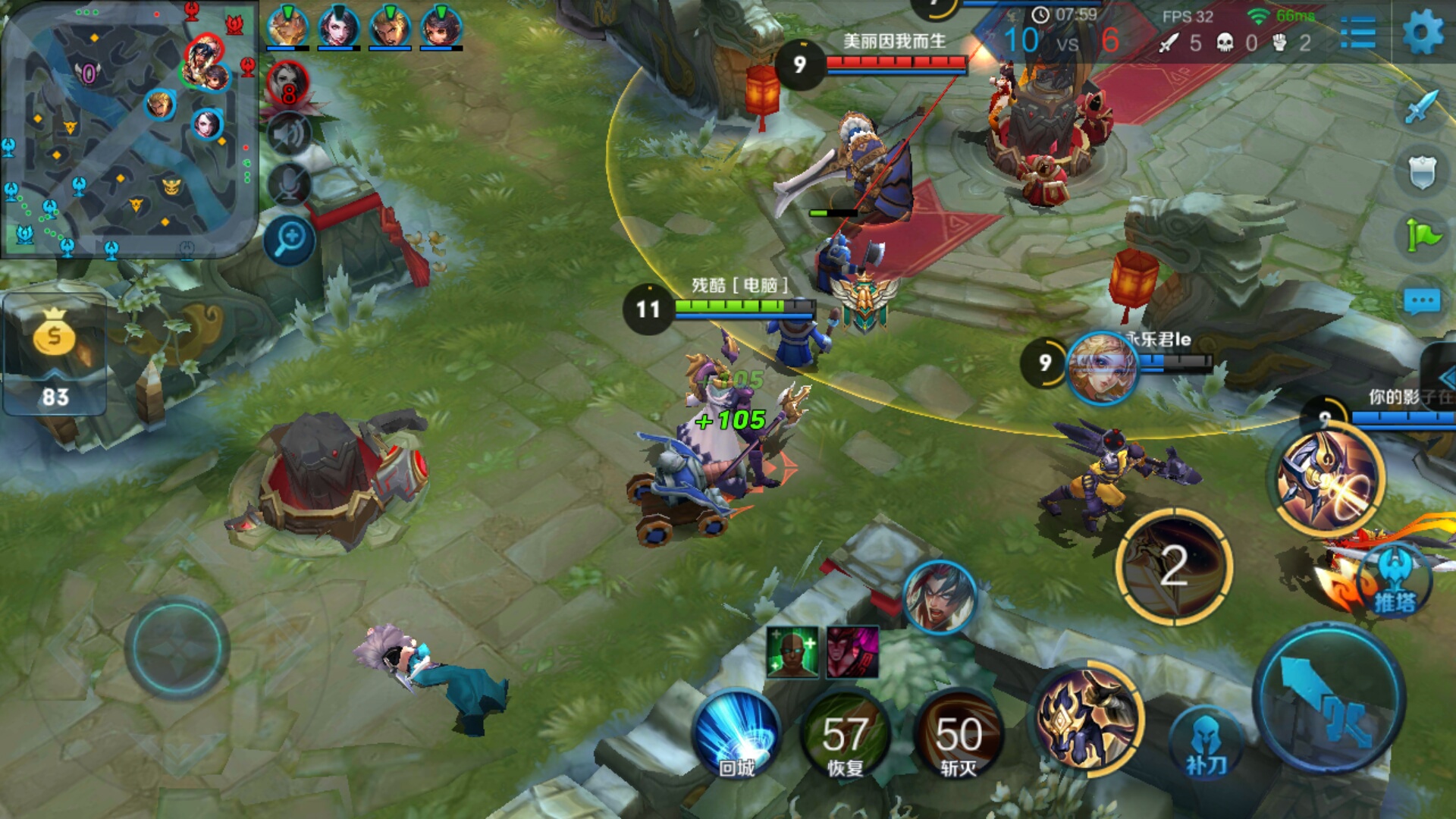Image resolution: width=1456 pixels, height=819 pixels.
Task: Open the quick chat bubble
Action: [x=1421, y=302]
